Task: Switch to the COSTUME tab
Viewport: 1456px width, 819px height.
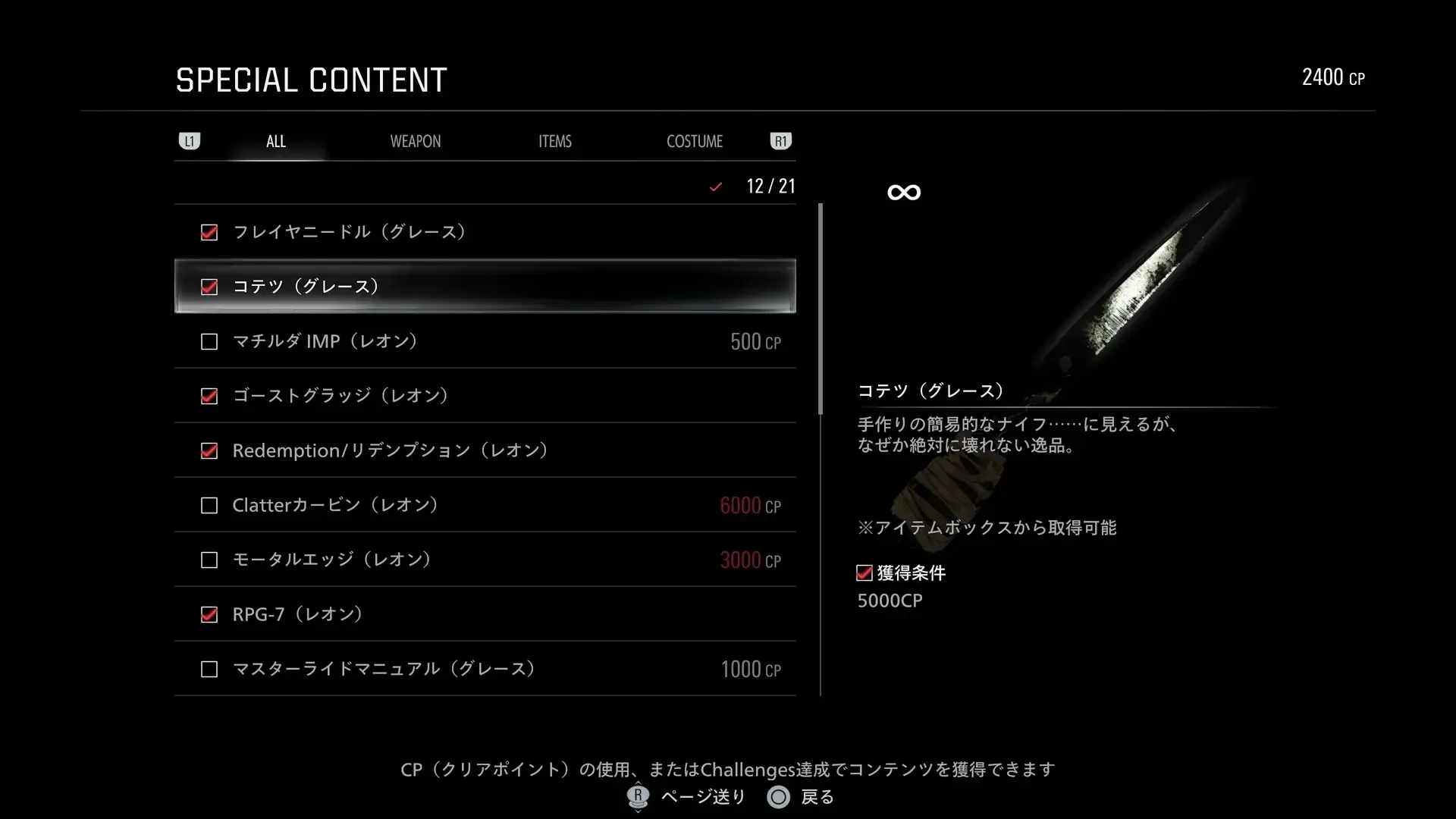Action: [694, 140]
